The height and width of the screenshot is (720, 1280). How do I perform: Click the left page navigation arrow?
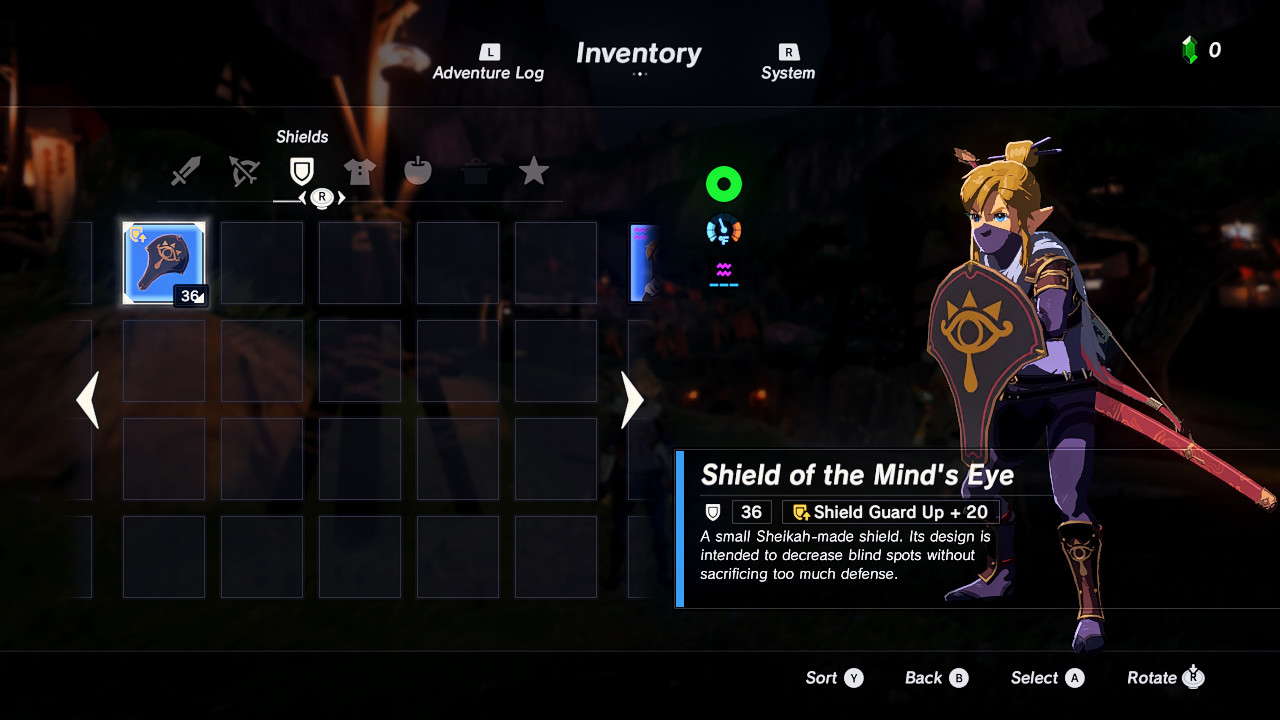[x=88, y=400]
